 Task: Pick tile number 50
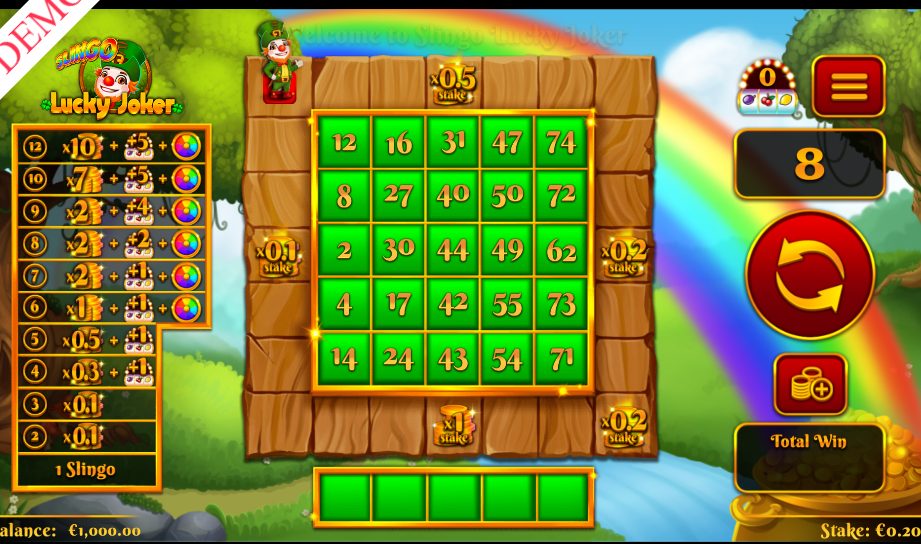point(507,196)
